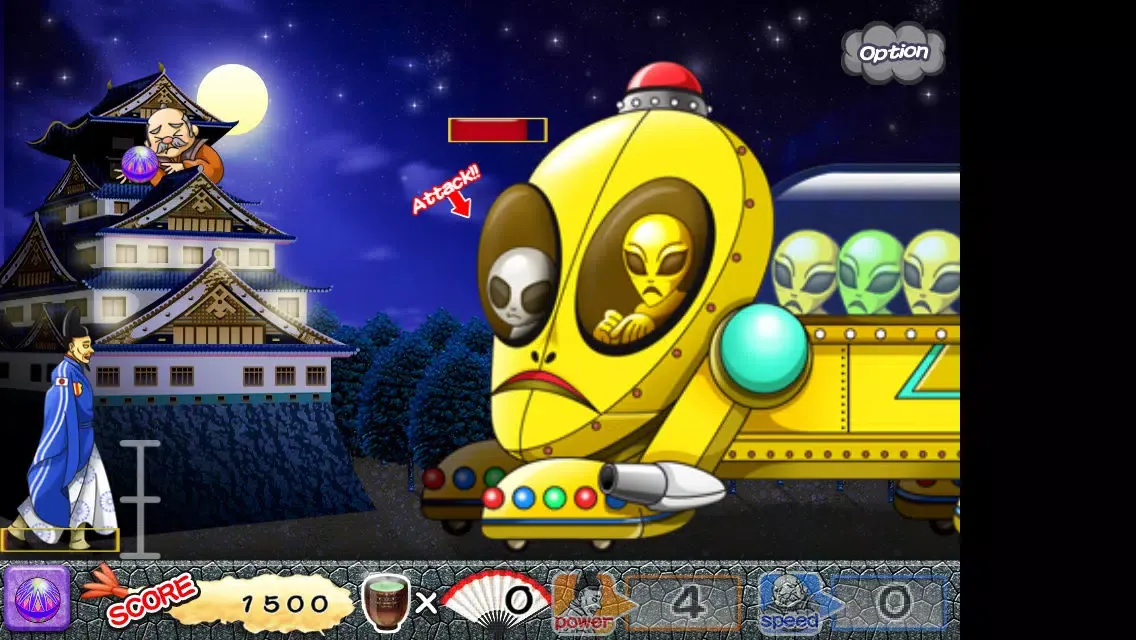Tap the purple temari ball button
This screenshot has height=640, width=1136.
(37, 600)
